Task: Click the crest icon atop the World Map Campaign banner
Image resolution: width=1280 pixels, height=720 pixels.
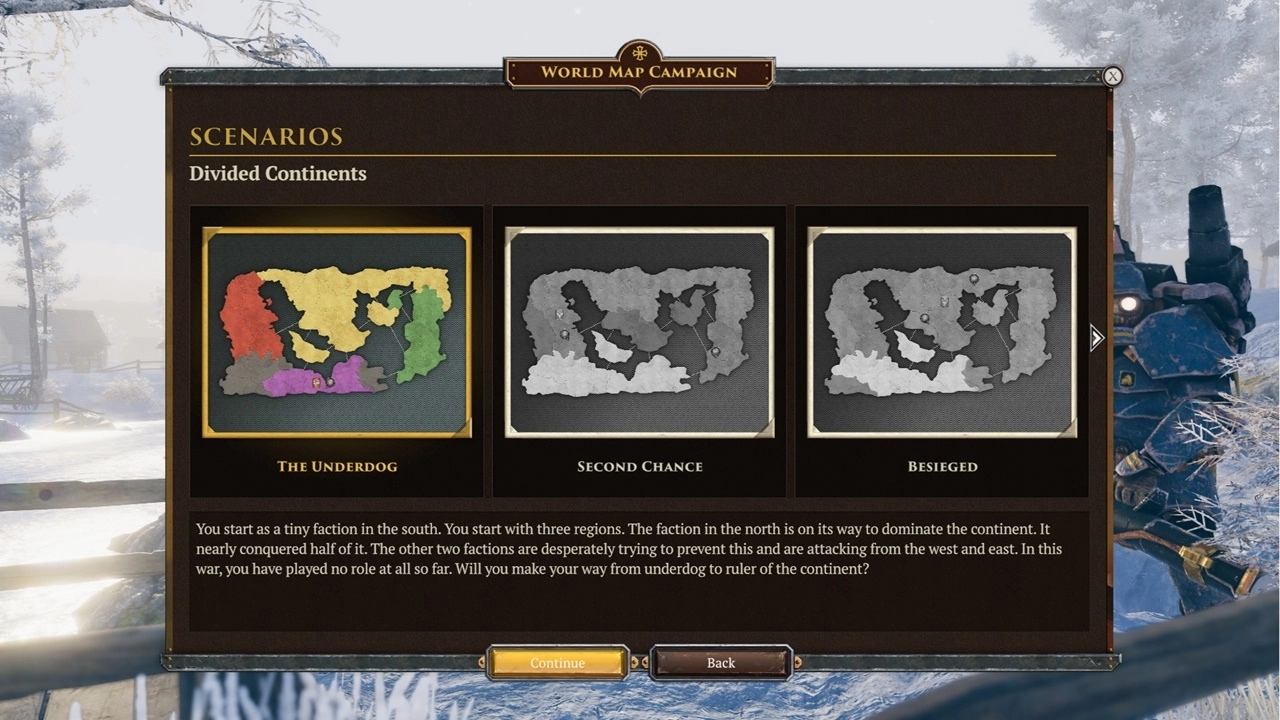Action: click(640, 50)
